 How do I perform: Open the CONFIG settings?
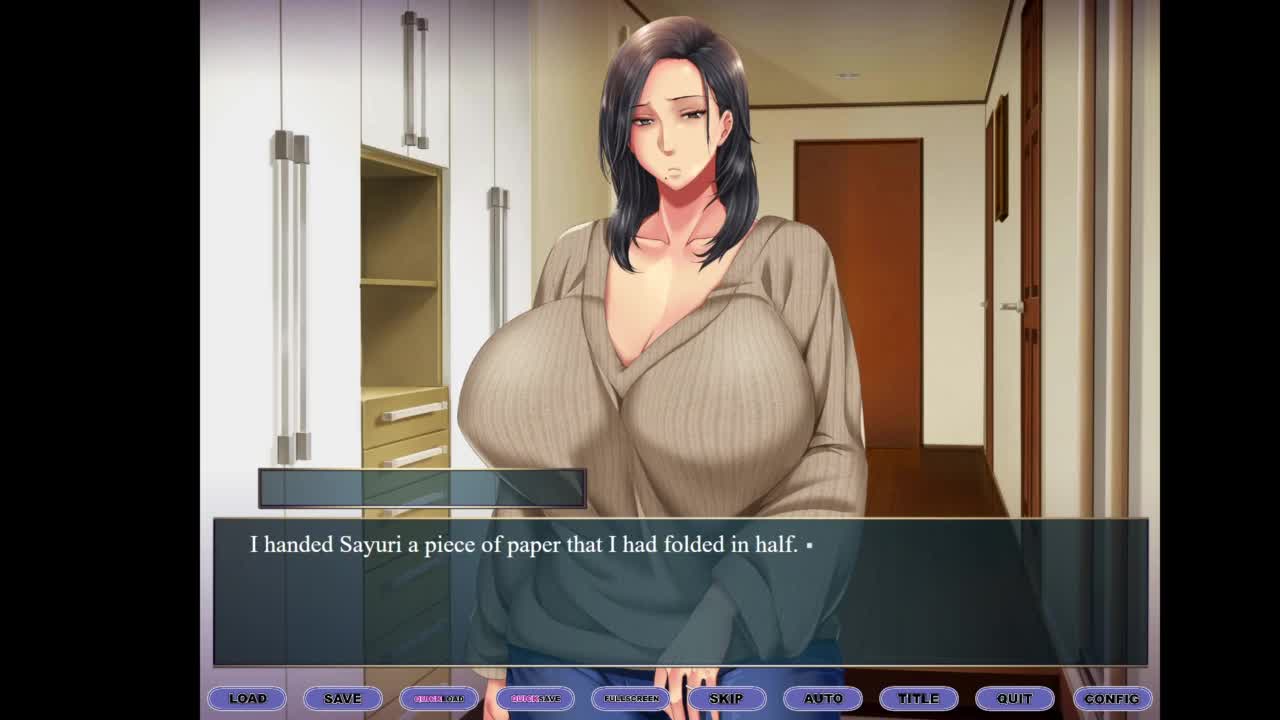click(x=1111, y=698)
